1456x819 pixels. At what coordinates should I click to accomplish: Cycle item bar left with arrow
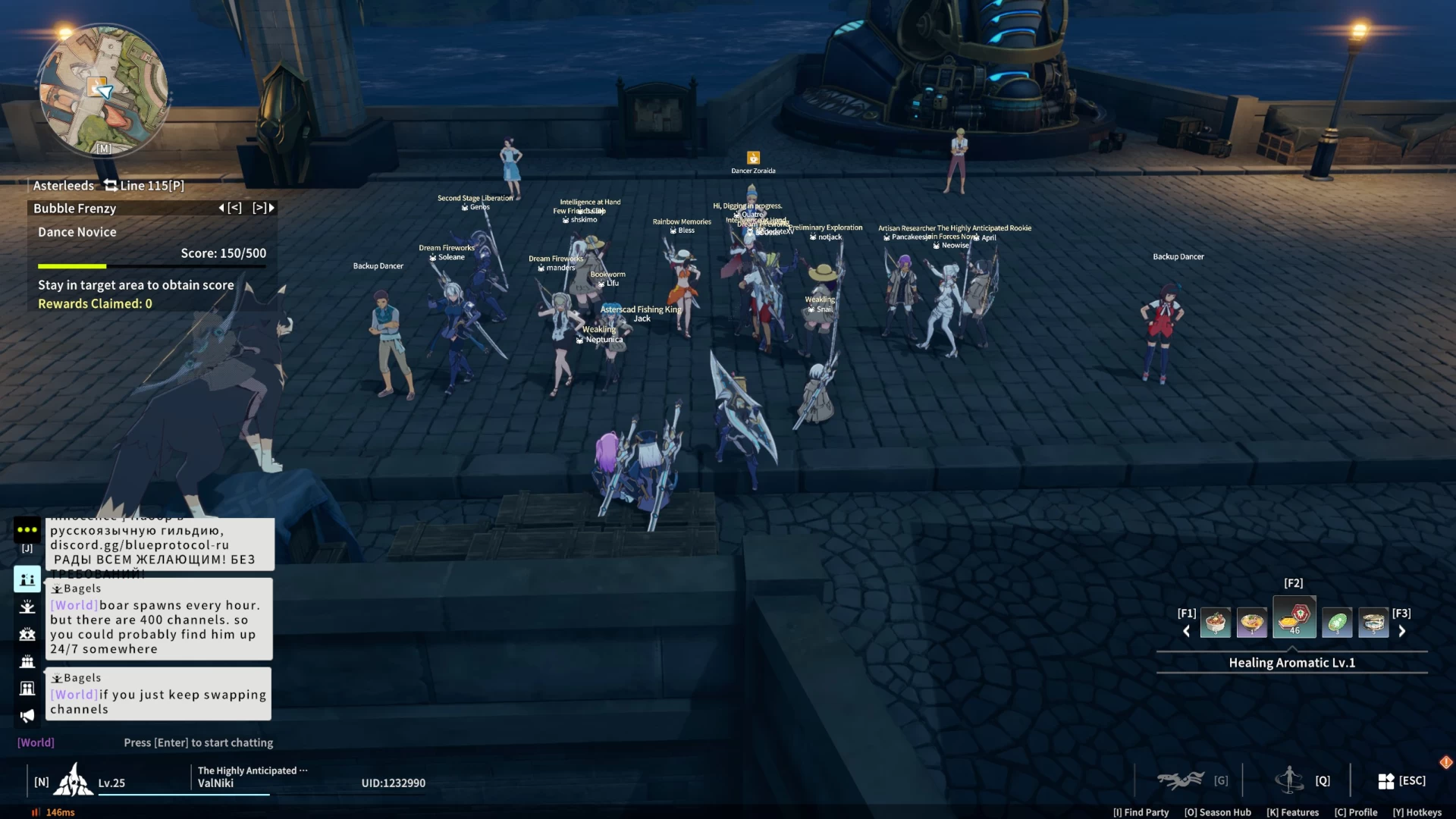(x=1187, y=631)
